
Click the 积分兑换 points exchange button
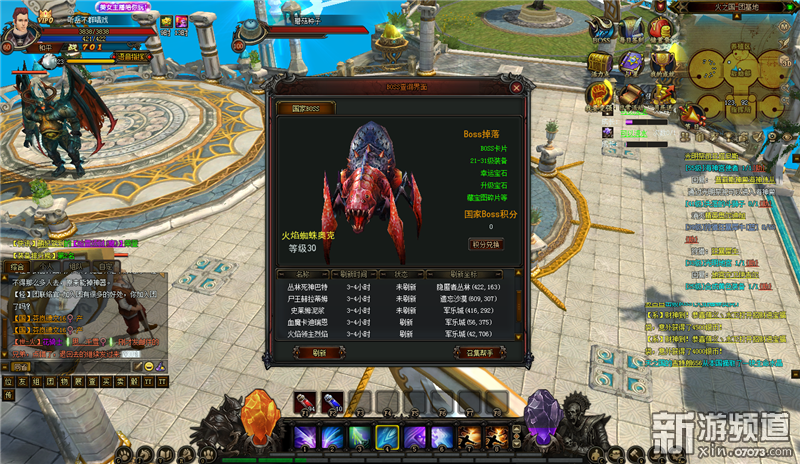click(486, 244)
